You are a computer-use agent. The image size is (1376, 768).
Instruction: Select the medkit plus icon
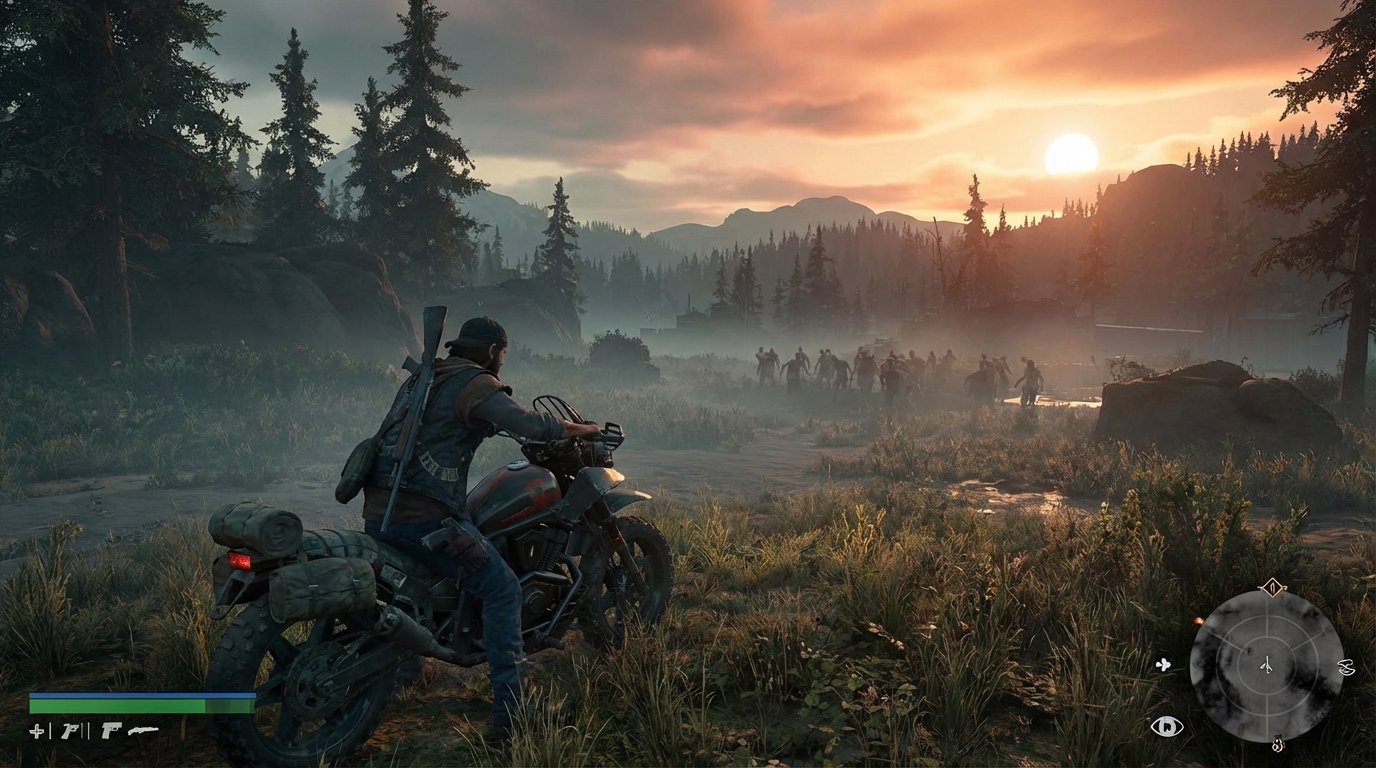[x=37, y=732]
